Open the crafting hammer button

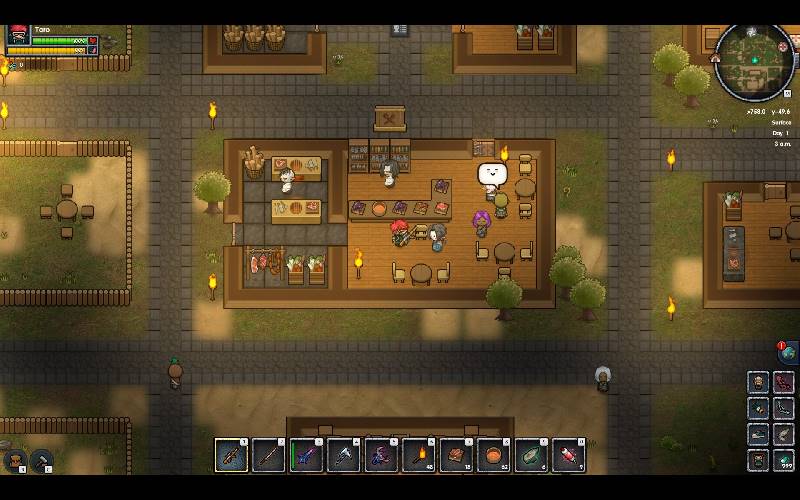[x=42, y=461]
